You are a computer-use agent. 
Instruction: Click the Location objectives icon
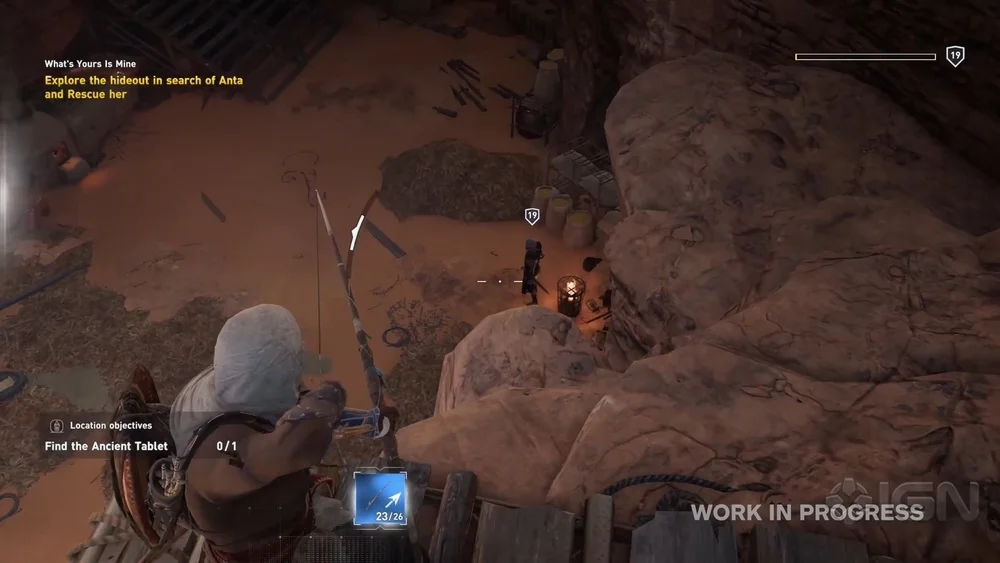56,426
